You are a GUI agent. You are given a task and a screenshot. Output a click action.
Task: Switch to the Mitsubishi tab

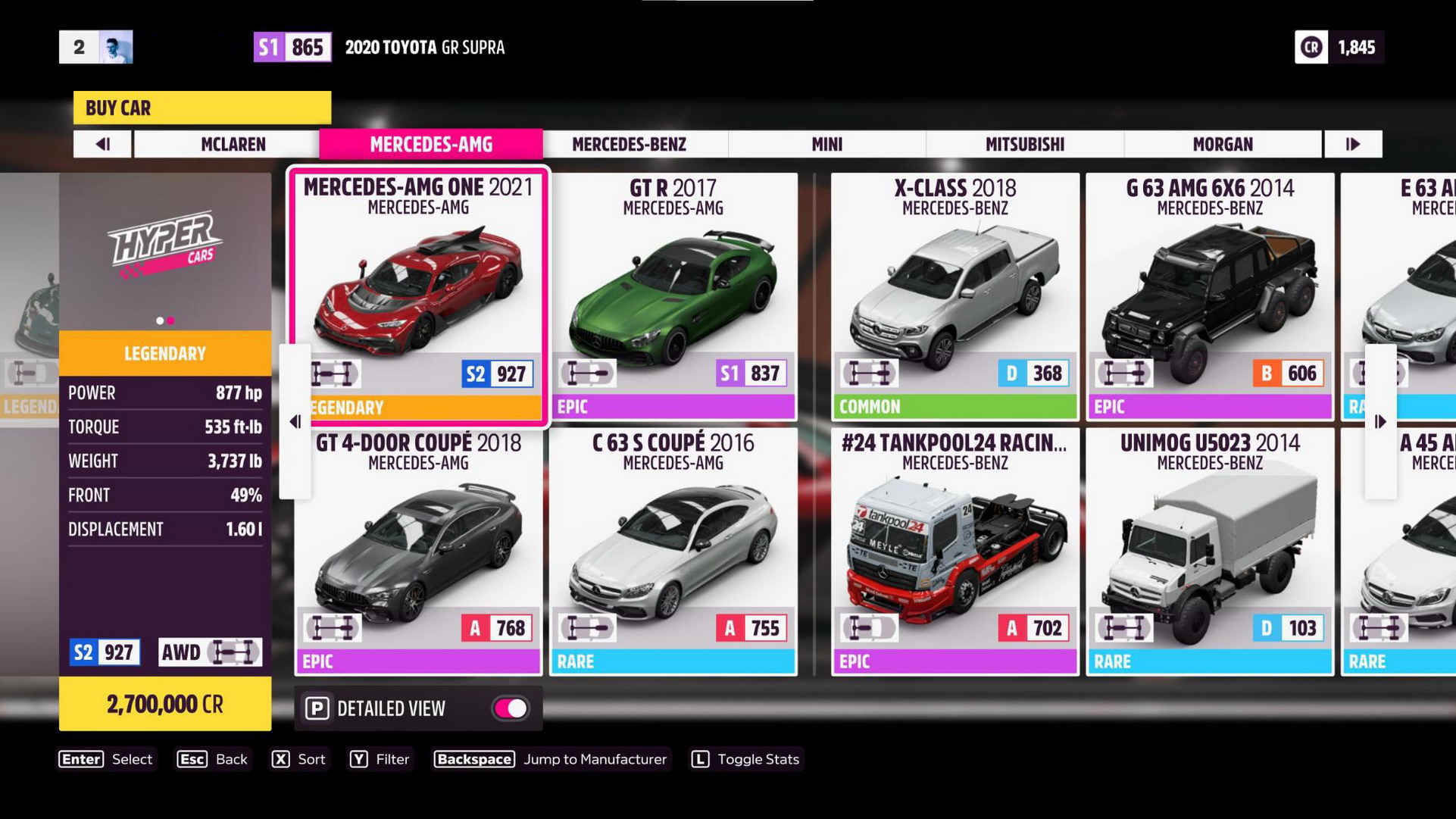(x=1024, y=144)
